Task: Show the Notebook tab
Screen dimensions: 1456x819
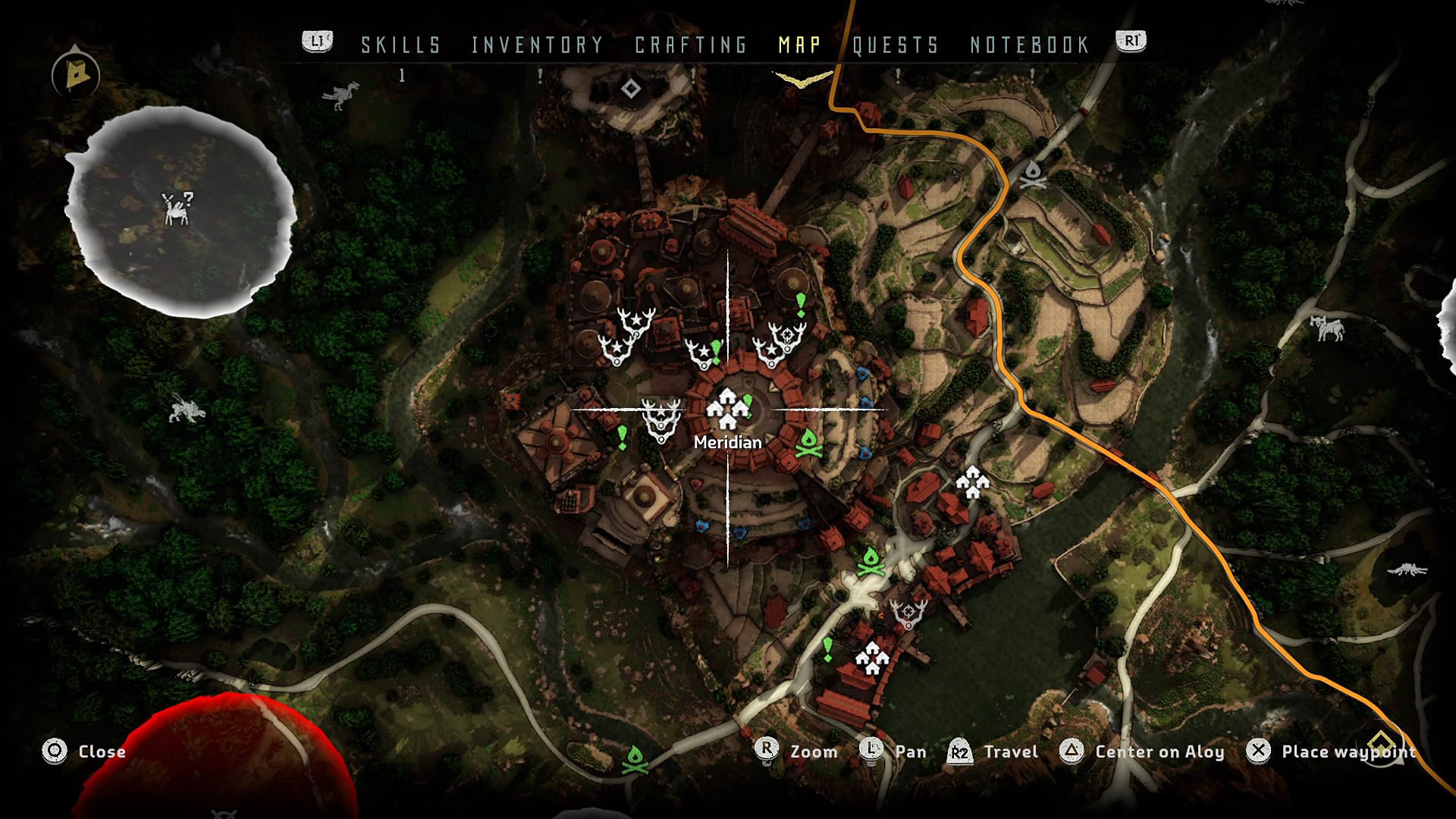Action: pos(1030,45)
